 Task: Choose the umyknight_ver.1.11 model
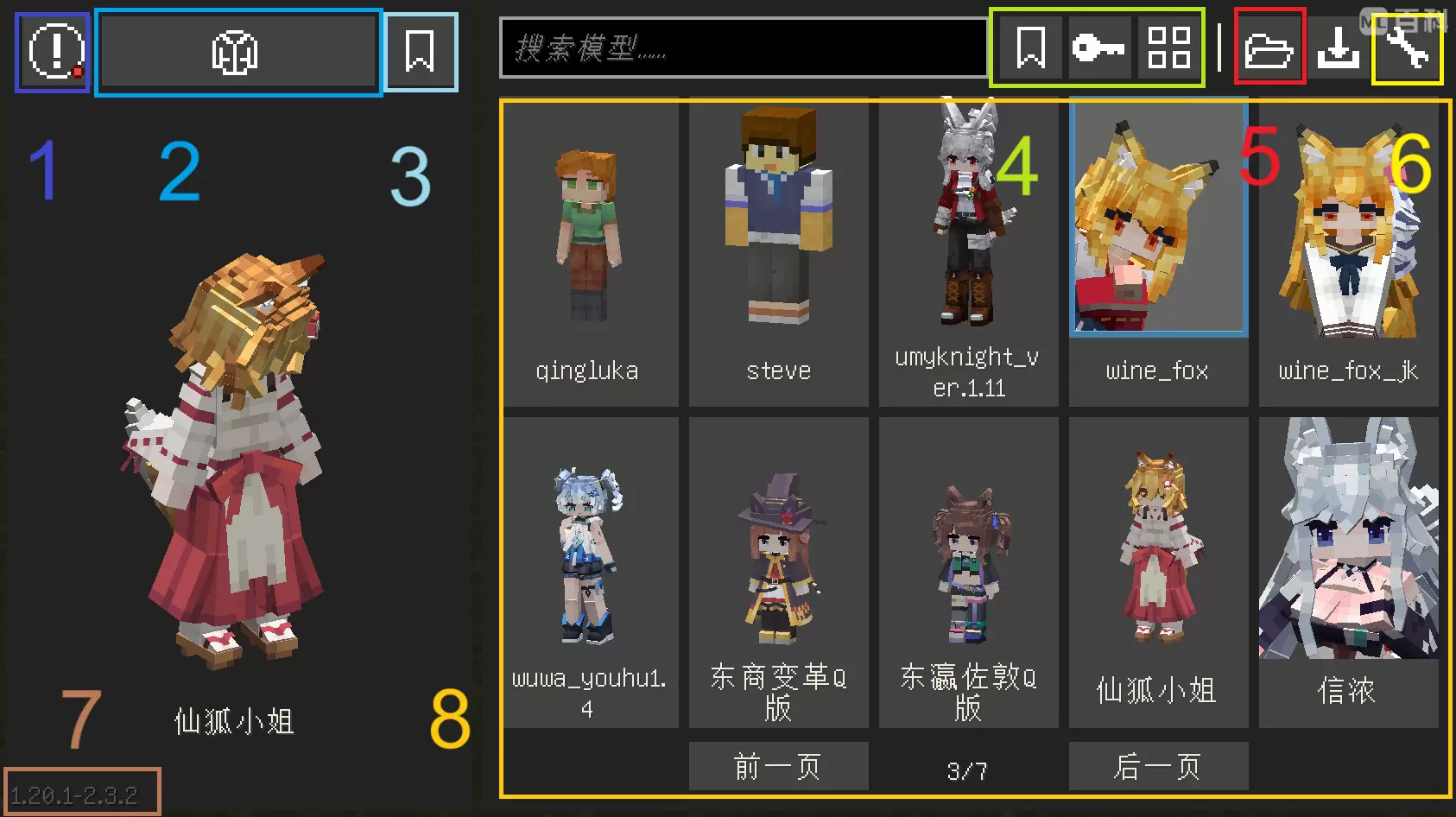pos(968,233)
